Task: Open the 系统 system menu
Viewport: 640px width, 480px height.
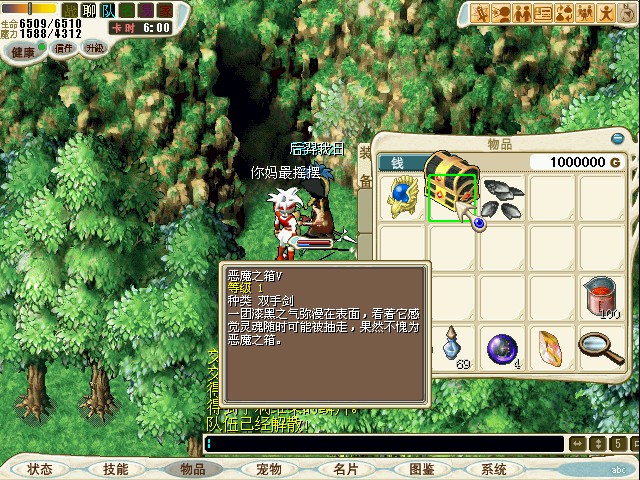Action: 494,468
